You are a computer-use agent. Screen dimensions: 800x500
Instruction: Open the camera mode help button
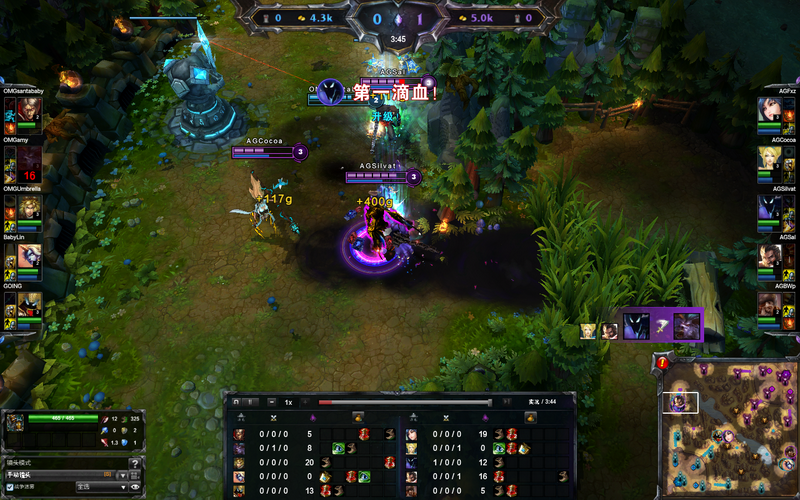pyautogui.click(x=135, y=463)
